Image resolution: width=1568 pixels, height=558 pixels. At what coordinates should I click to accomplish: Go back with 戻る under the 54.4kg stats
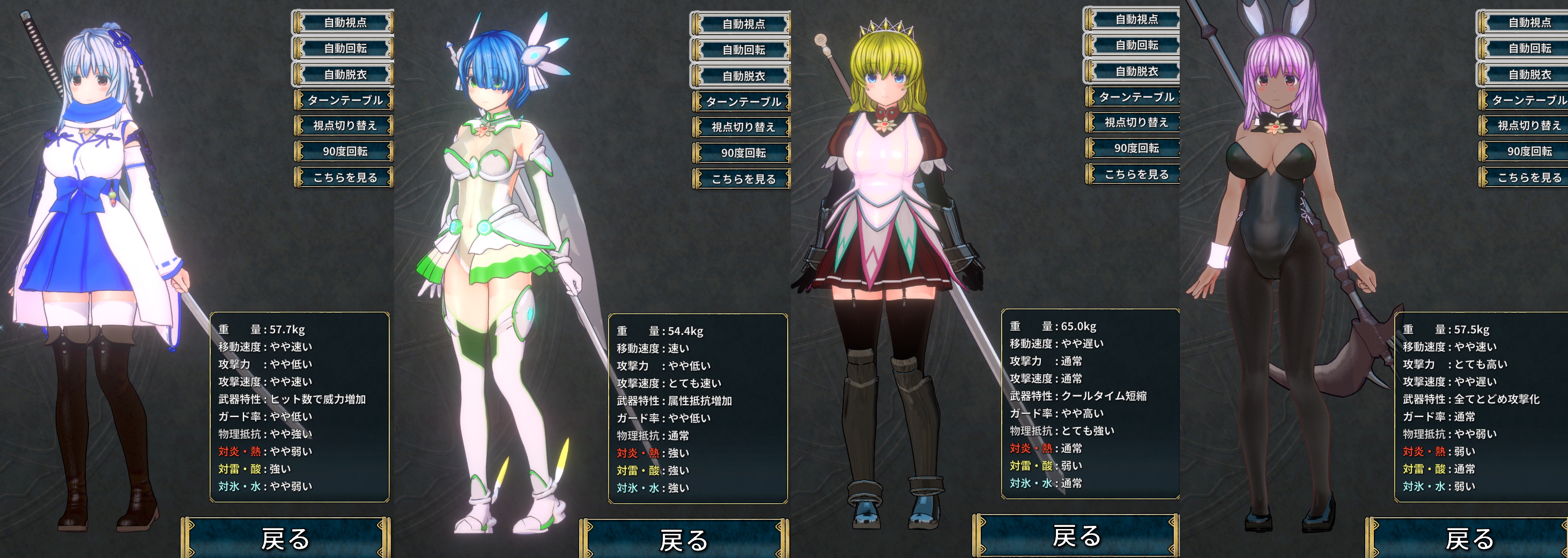684,540
